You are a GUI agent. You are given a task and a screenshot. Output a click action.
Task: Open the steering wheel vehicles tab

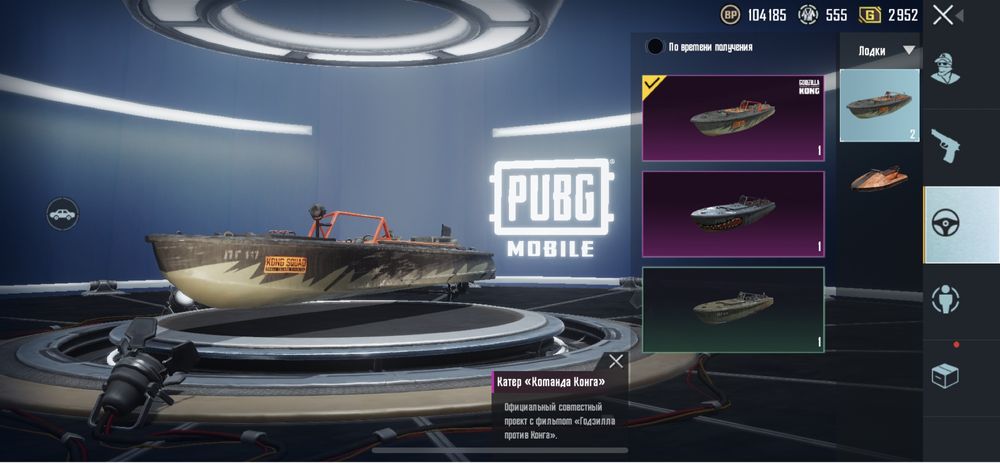(945, 224)
